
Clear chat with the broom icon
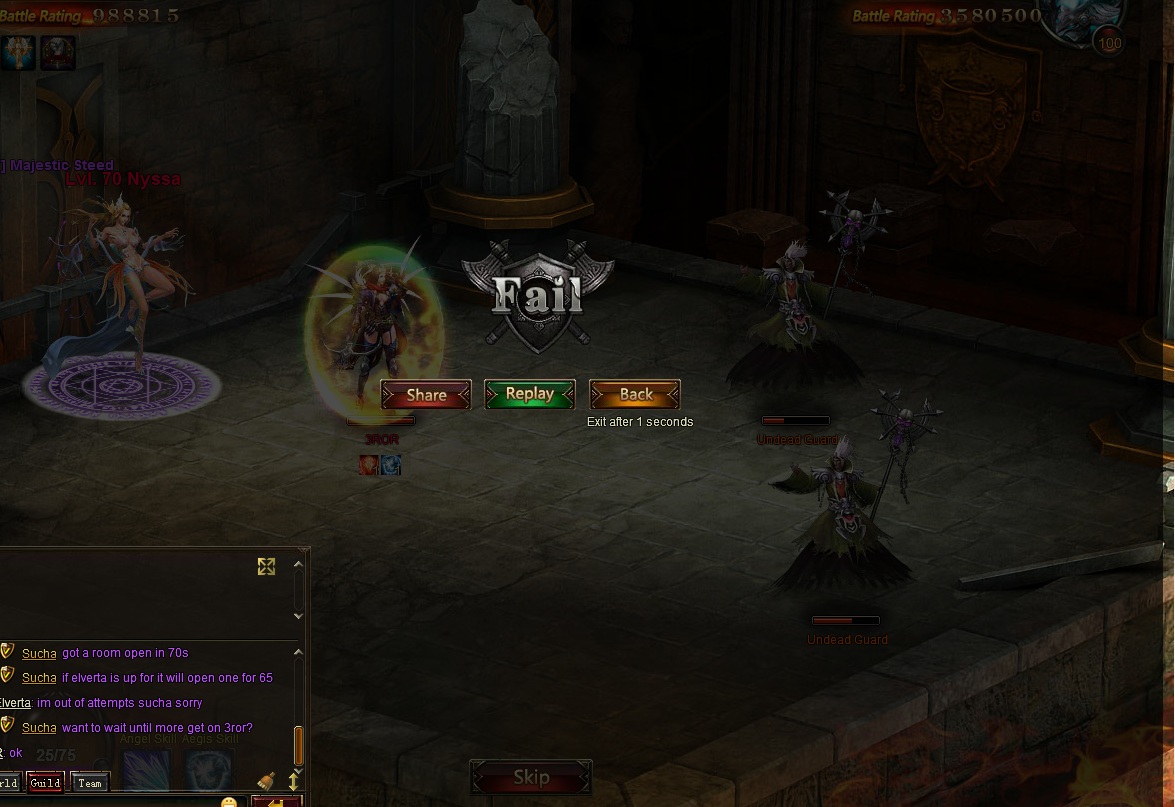pyautogui.click(x=266, y=781)
